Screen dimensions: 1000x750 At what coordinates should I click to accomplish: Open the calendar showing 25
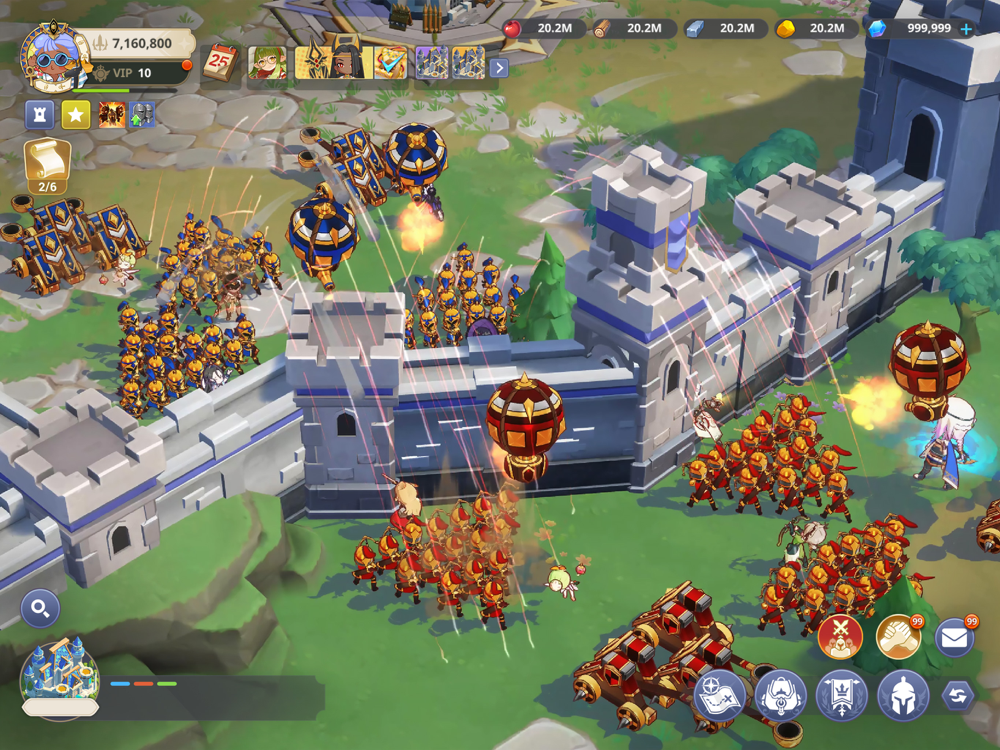point(219,63)
